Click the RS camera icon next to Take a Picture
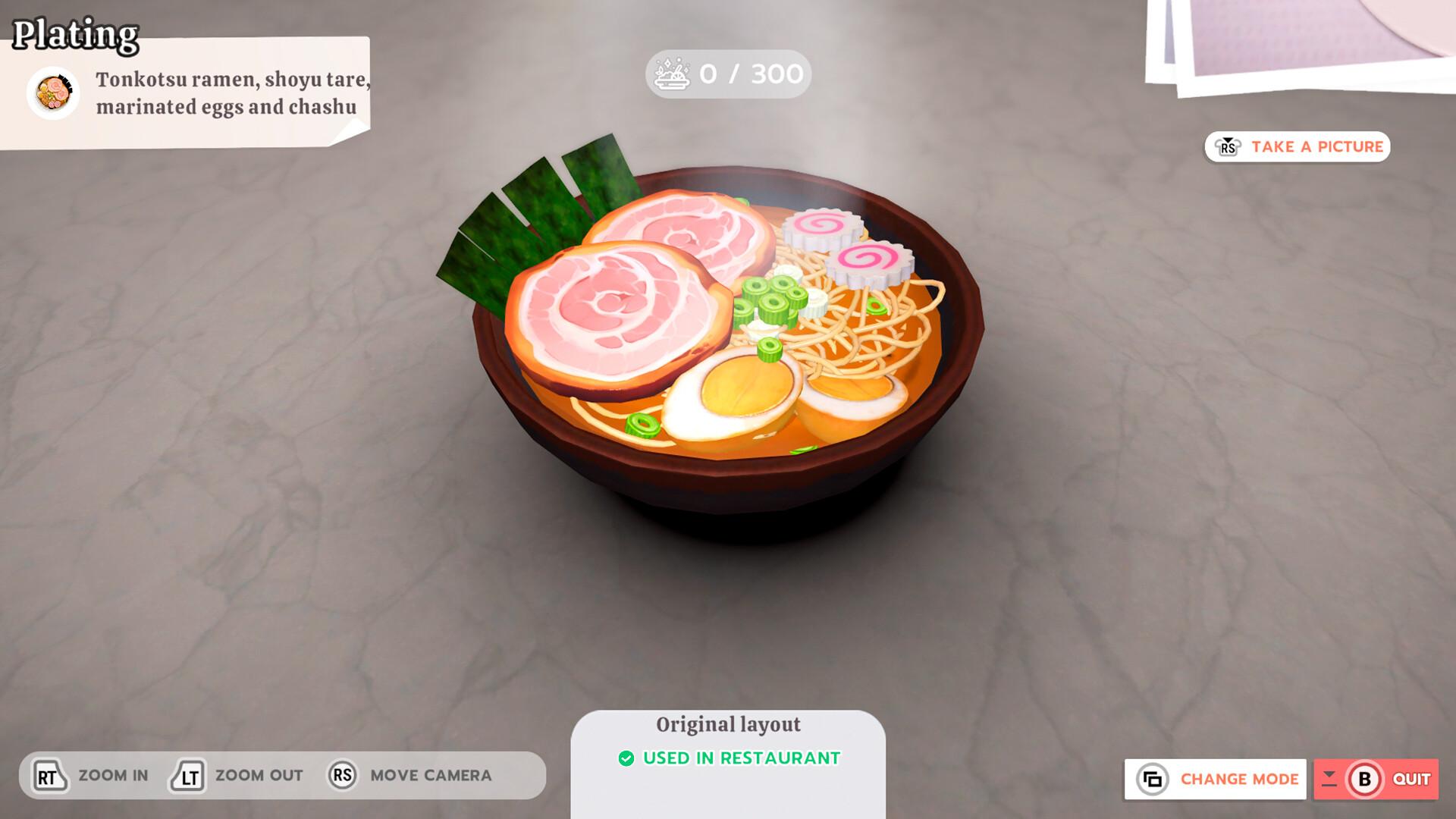This screenshot has width=1456, height=819. (1228, 146)
